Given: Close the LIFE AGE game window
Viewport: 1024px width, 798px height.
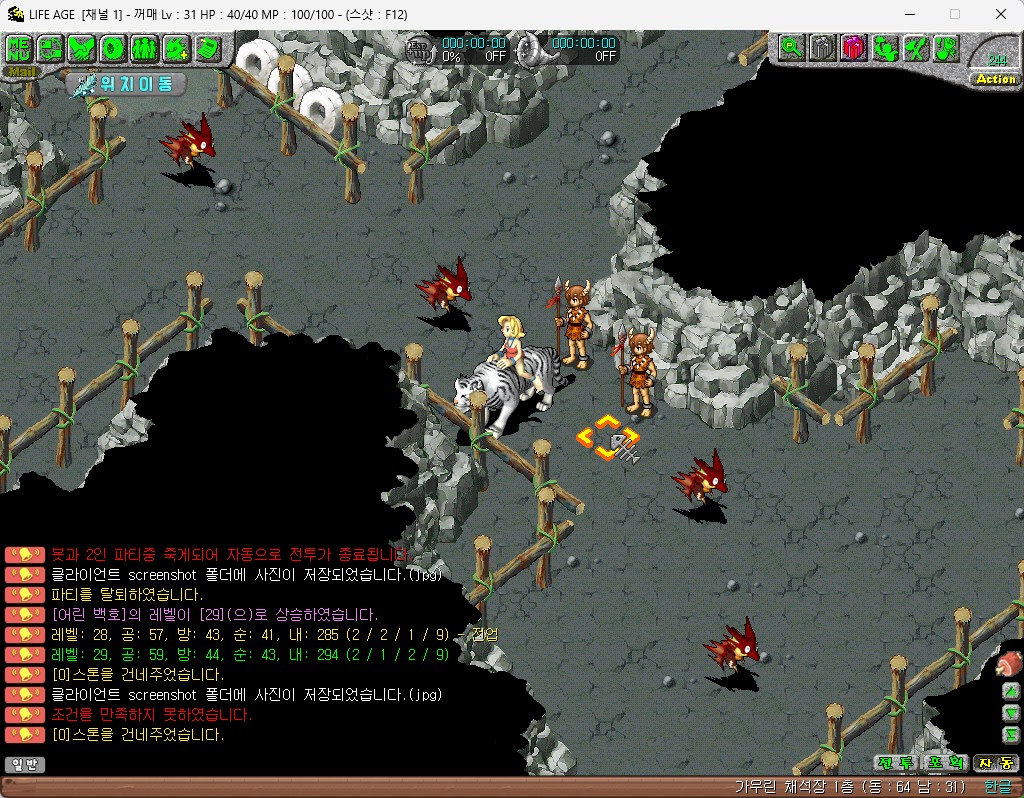Looking at the screenshot, I should pos(1001,14).
